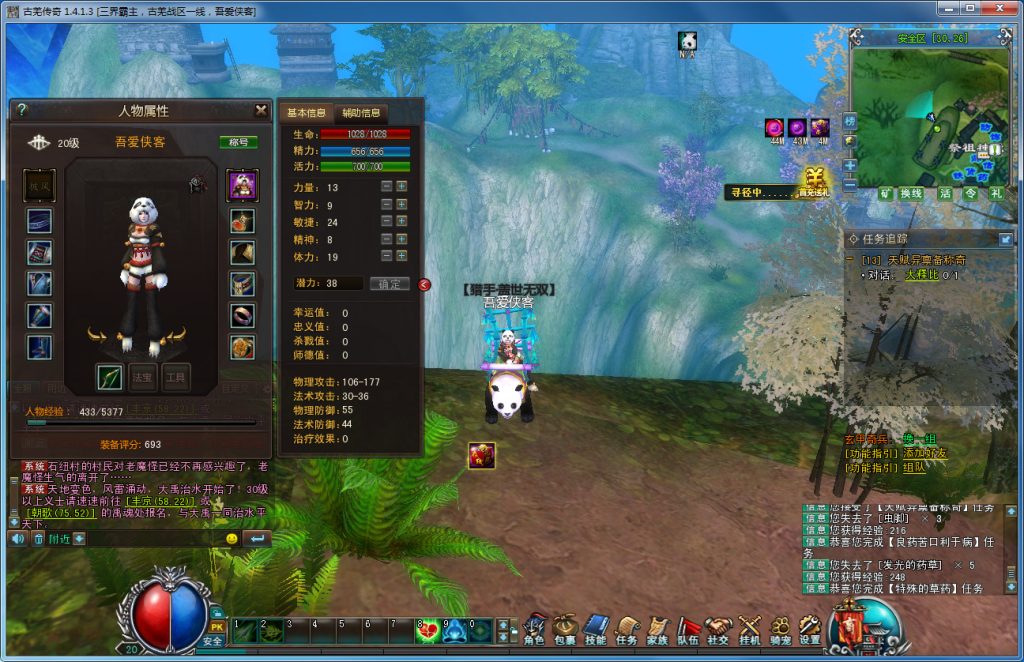The image size is (1024, 662).
Task: Click the 大禹治水 quest tracker link
Action: [x=923, y=274]
